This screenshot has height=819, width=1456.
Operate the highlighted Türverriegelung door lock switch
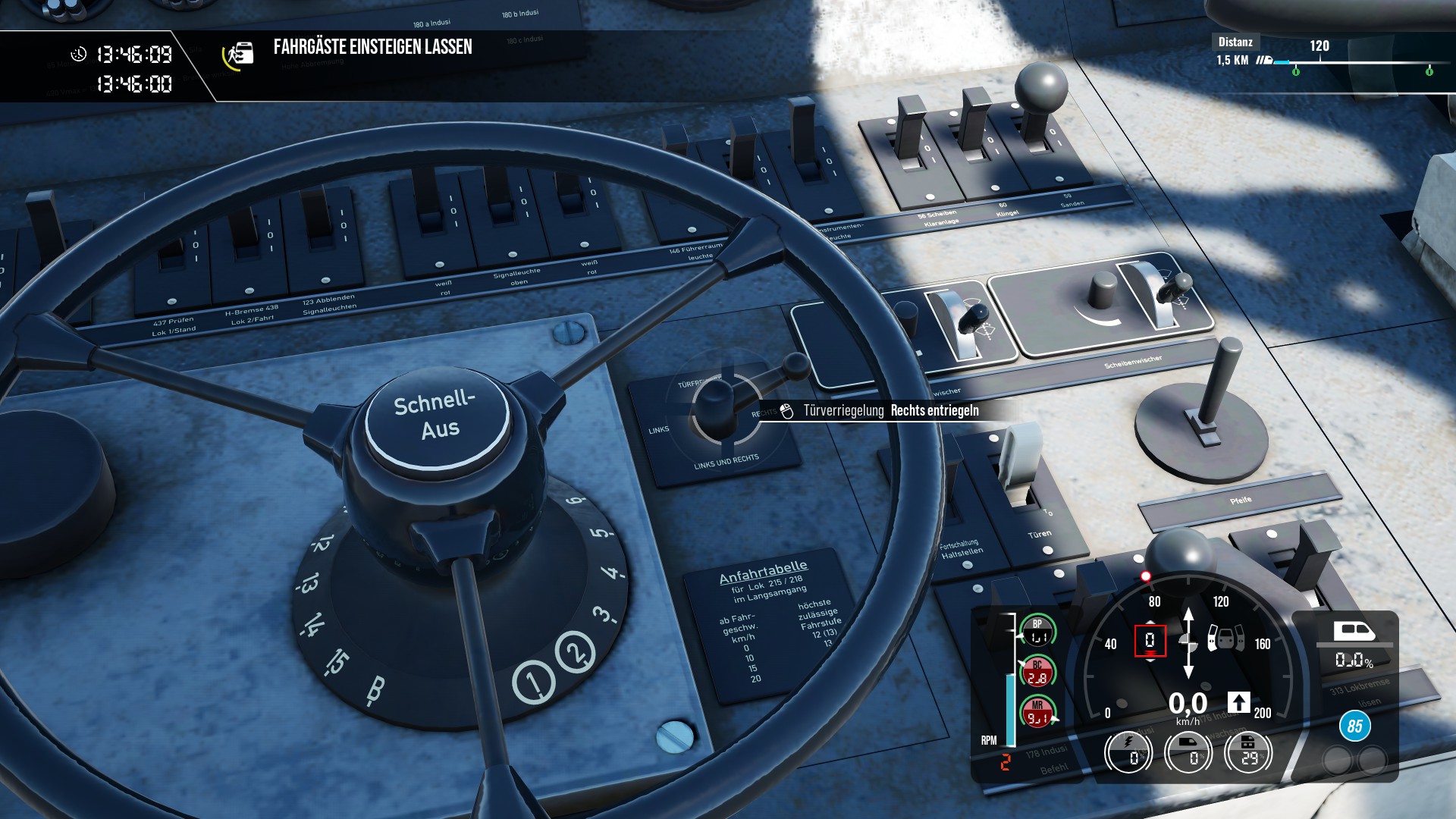coord(717,401)
